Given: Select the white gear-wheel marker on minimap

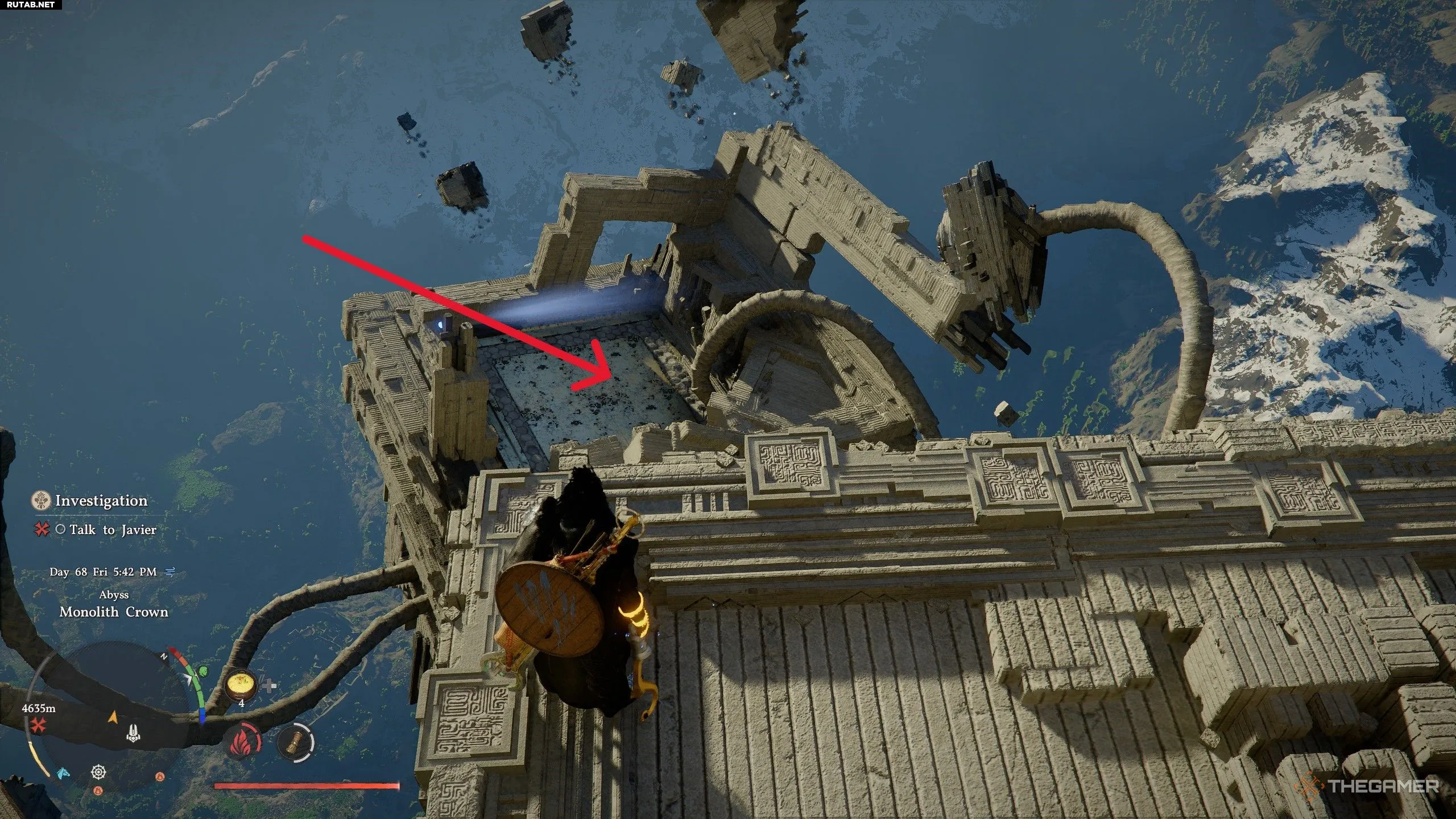Looking at the screenshot, I should tap(98, 772).
